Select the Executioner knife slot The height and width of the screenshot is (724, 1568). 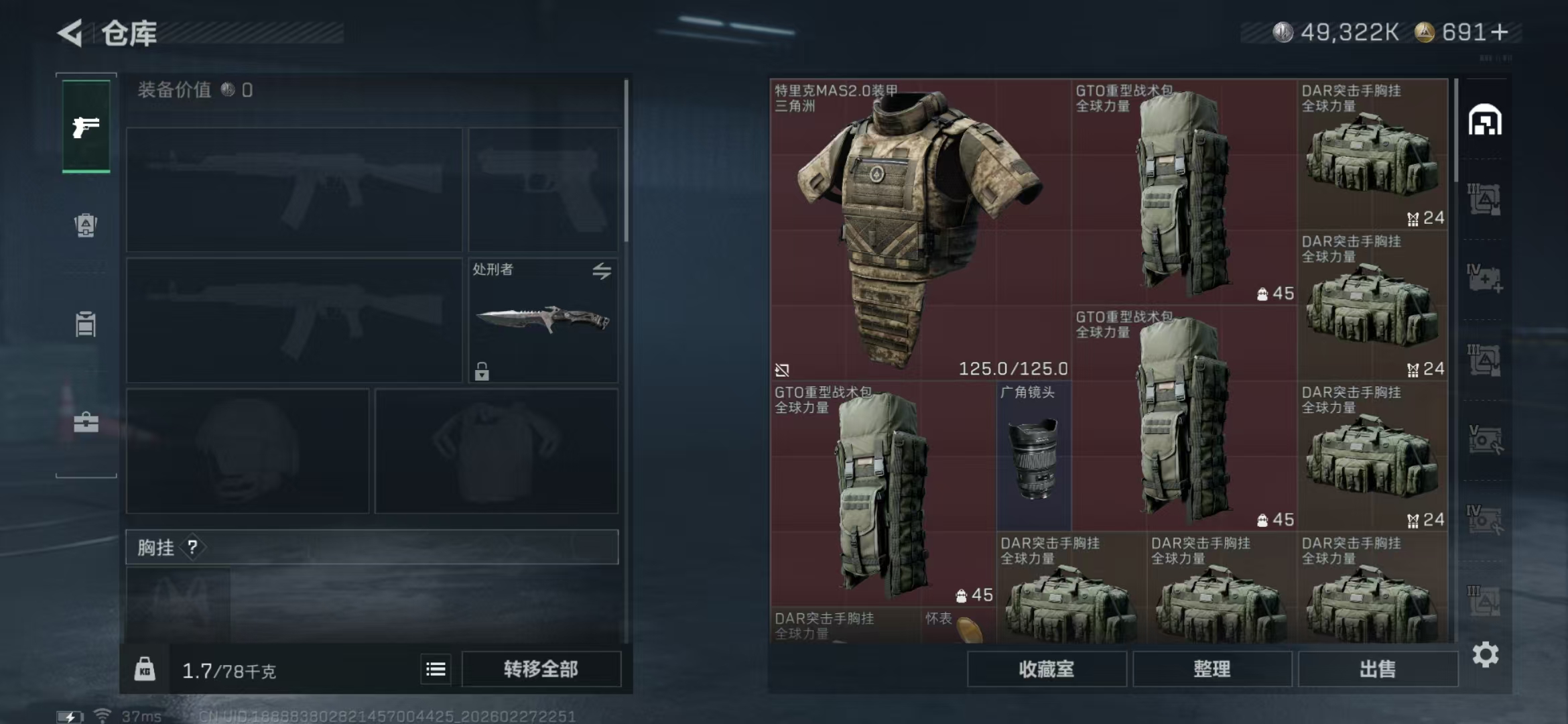pos(543,320)
